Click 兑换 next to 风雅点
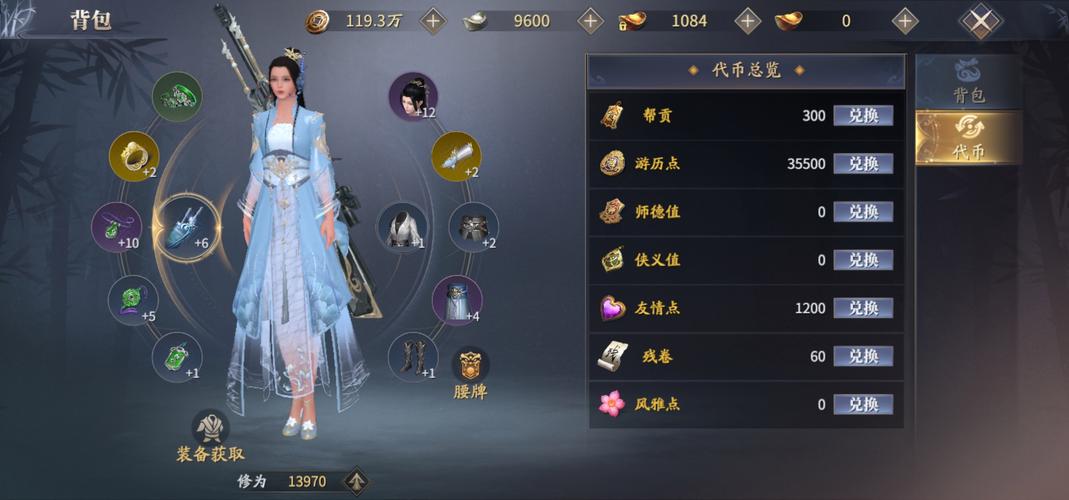This screenshot has height=500, width=1069. [x=863, y=404]
